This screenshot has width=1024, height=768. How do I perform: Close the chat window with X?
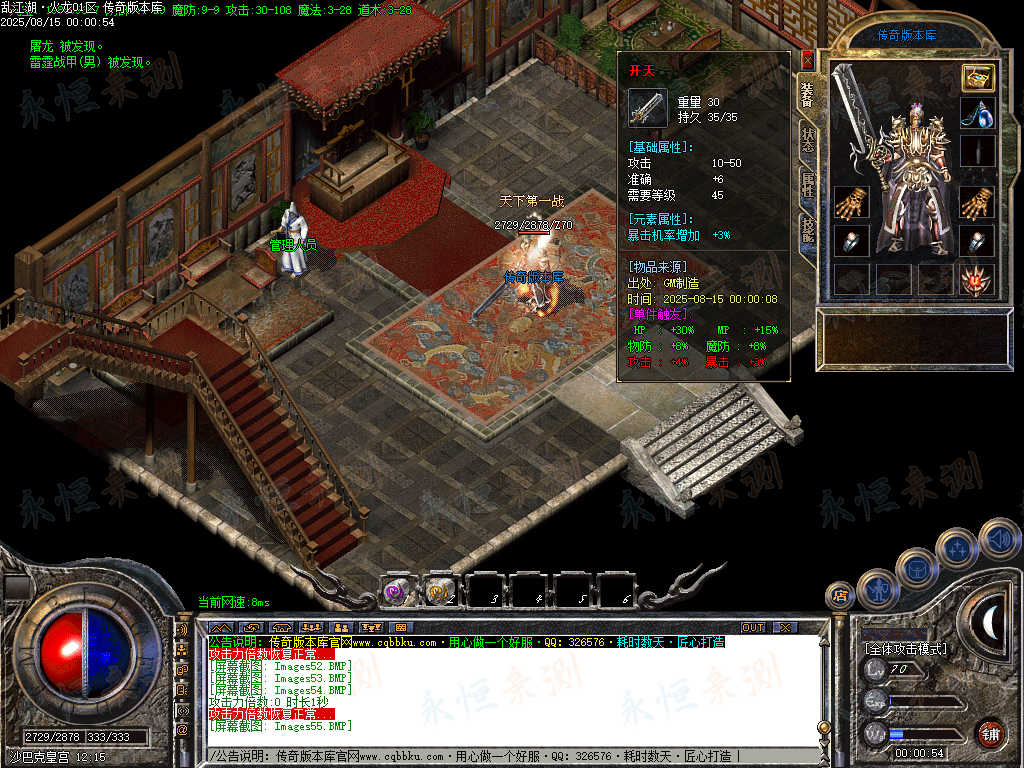tap(785, 627)
